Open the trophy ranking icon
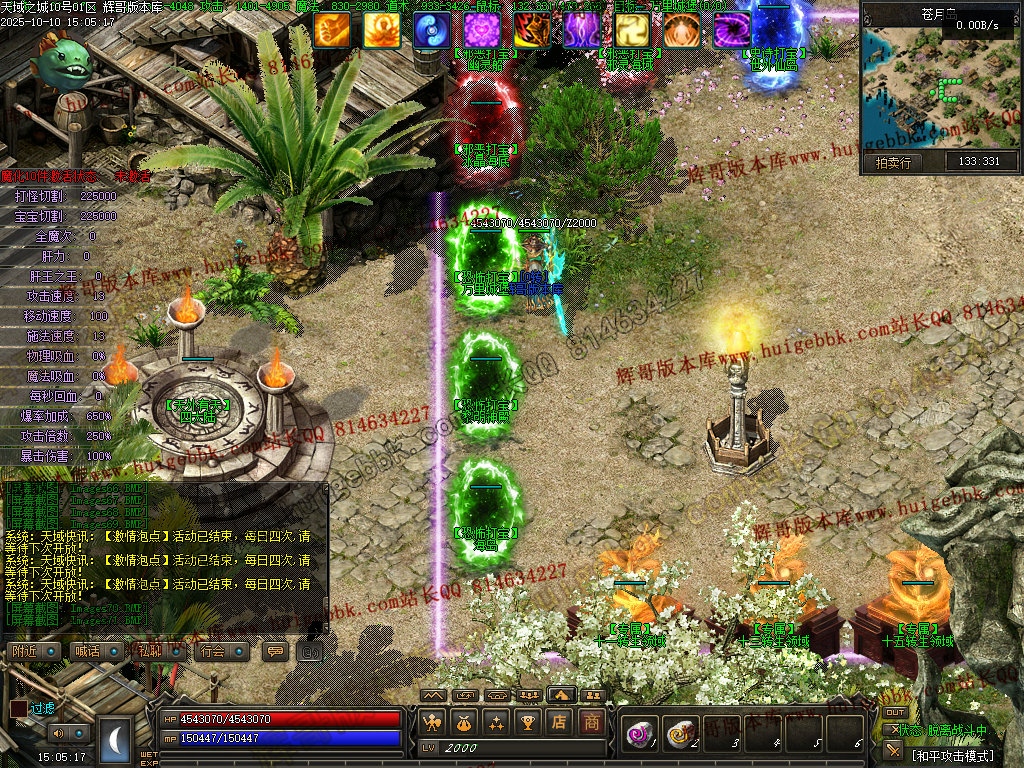Screen dimensions: 1024x768 click(528, 721)
